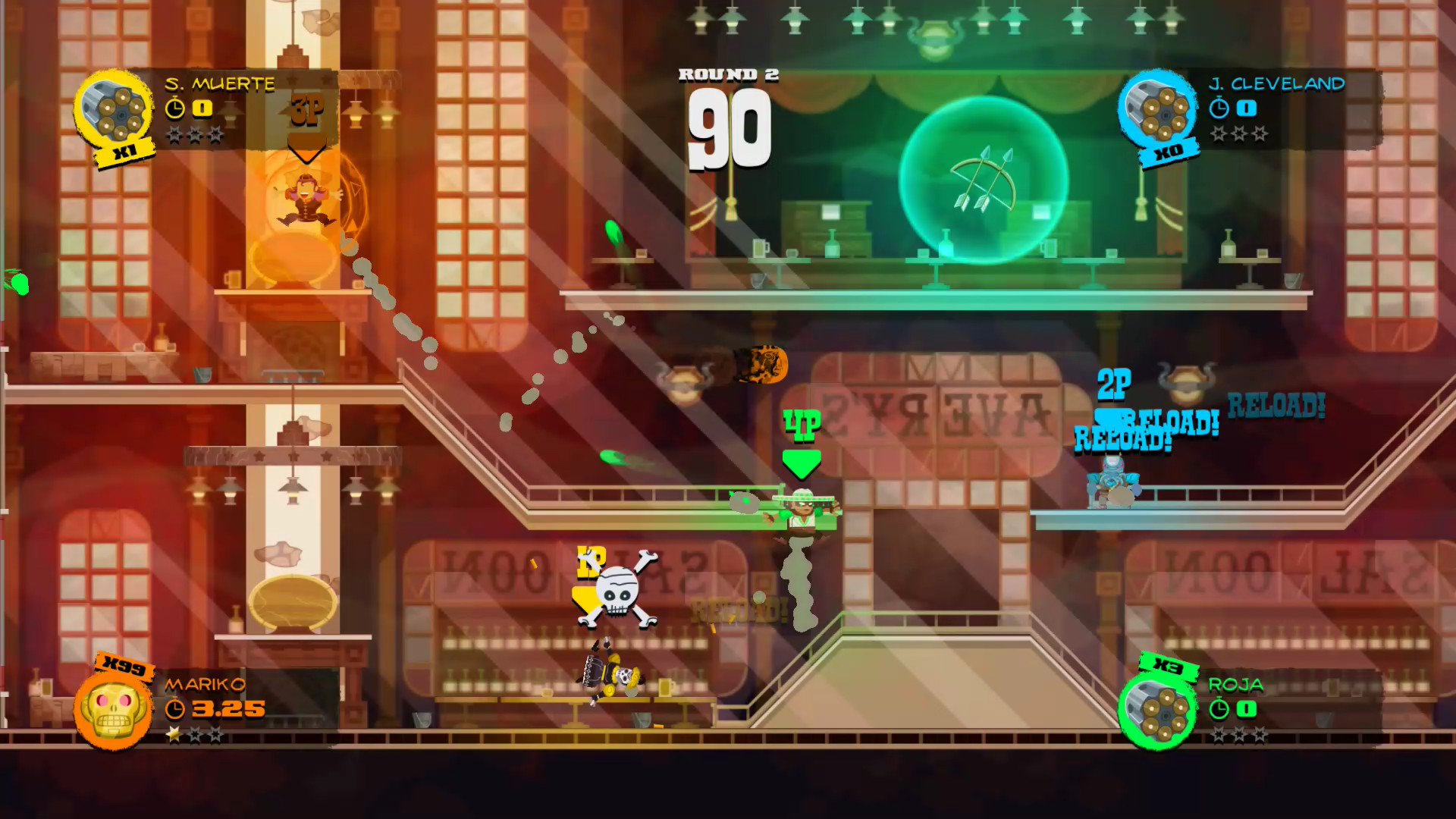Click S. Muerte's yellow revolver cylinder icon

pos(113,111)
